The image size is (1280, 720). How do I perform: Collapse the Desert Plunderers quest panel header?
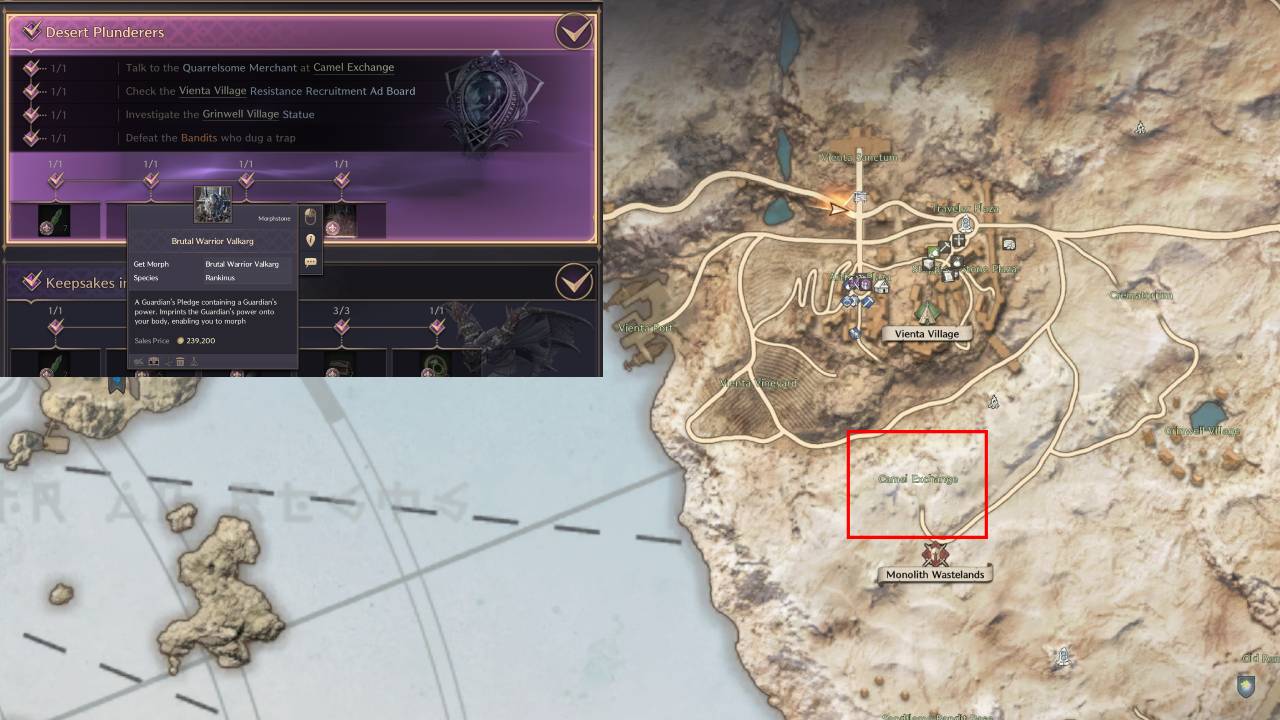[100, 31]
